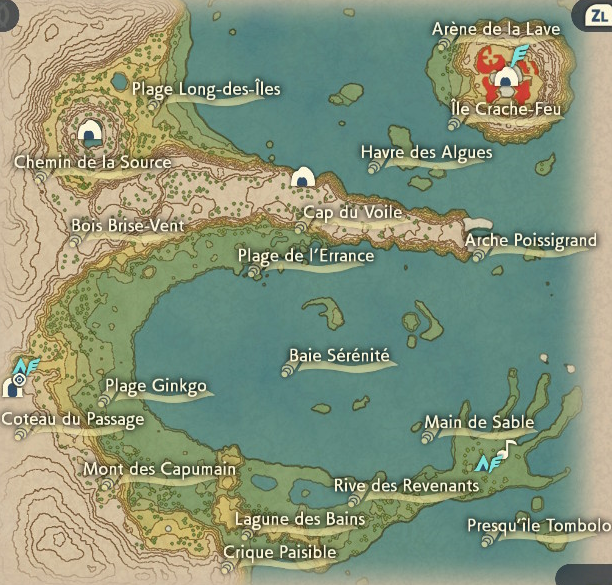This screenshot has height=585, width=612.
Task: Click the Bois Brise-Vent location label
Action: pyautogui.click(x=128, y=226)
